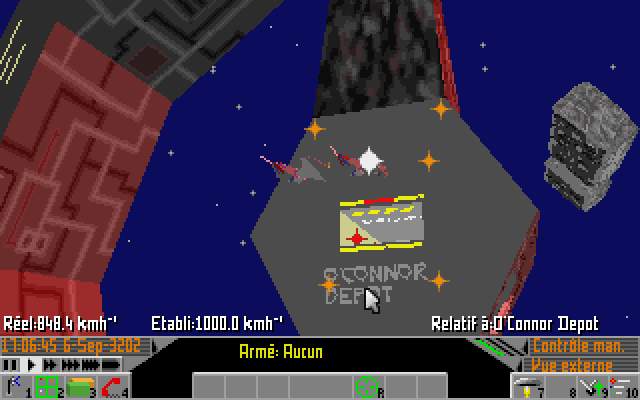
Task: Pause the game with the time control
Action: [8, 365]
